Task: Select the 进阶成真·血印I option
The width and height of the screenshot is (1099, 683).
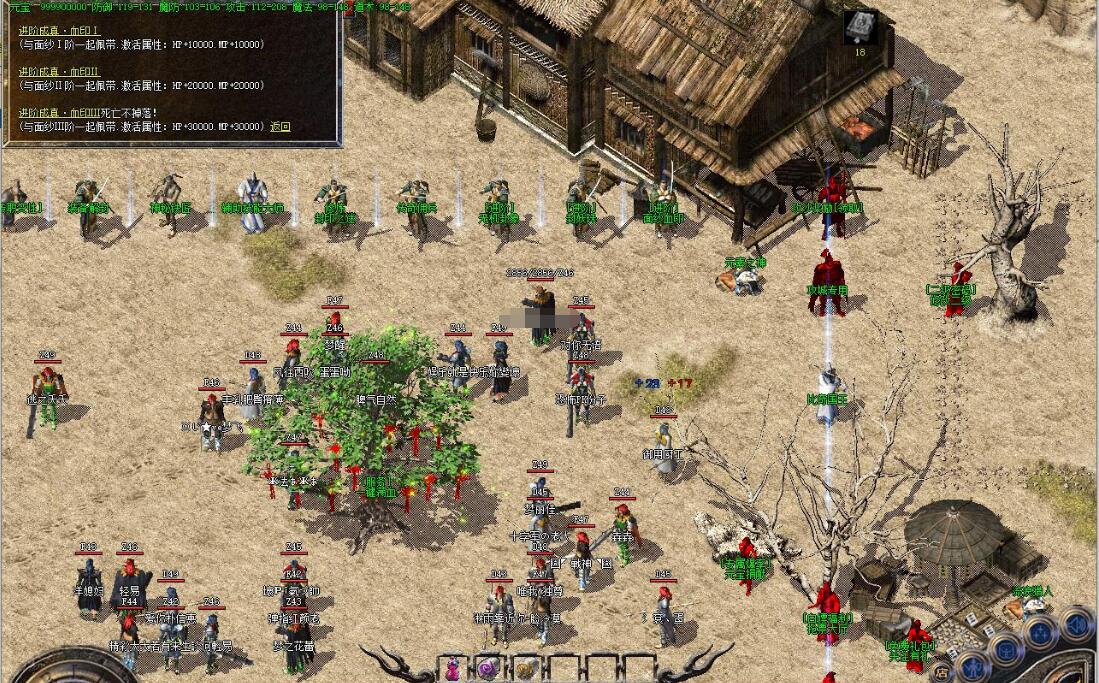Action: 59,32
